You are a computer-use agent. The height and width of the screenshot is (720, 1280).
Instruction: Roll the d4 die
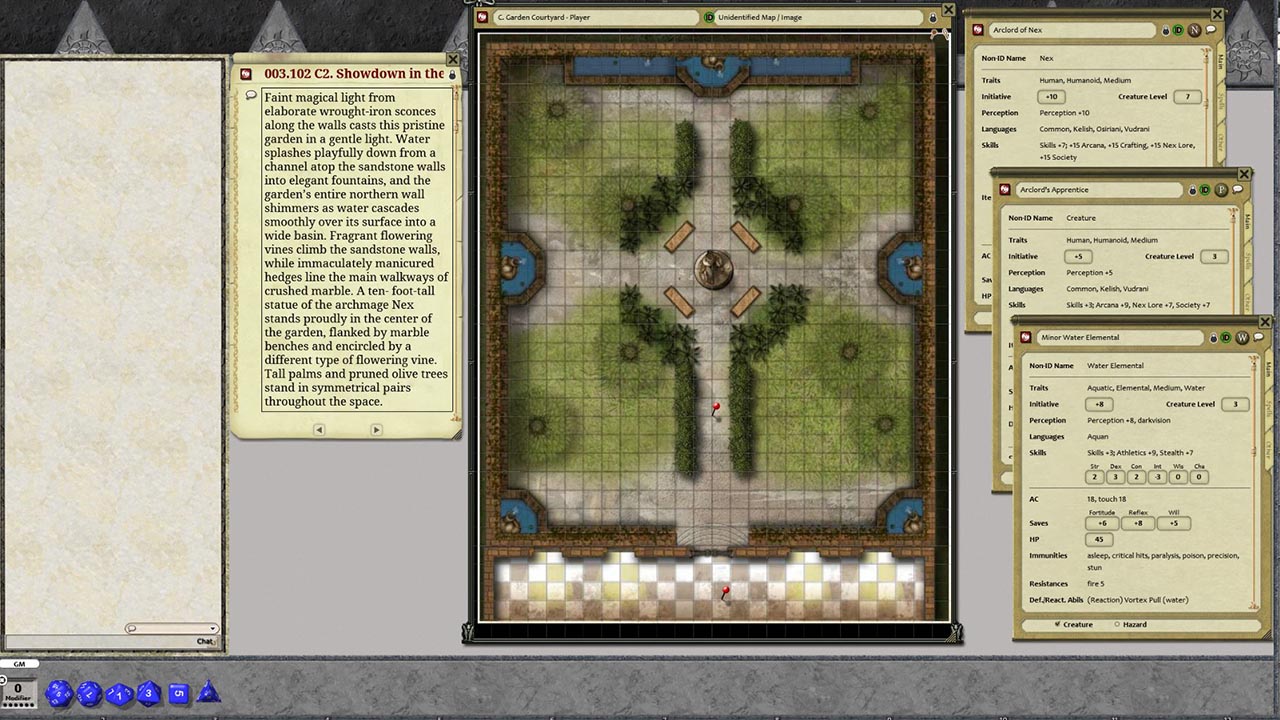point(208,694)
